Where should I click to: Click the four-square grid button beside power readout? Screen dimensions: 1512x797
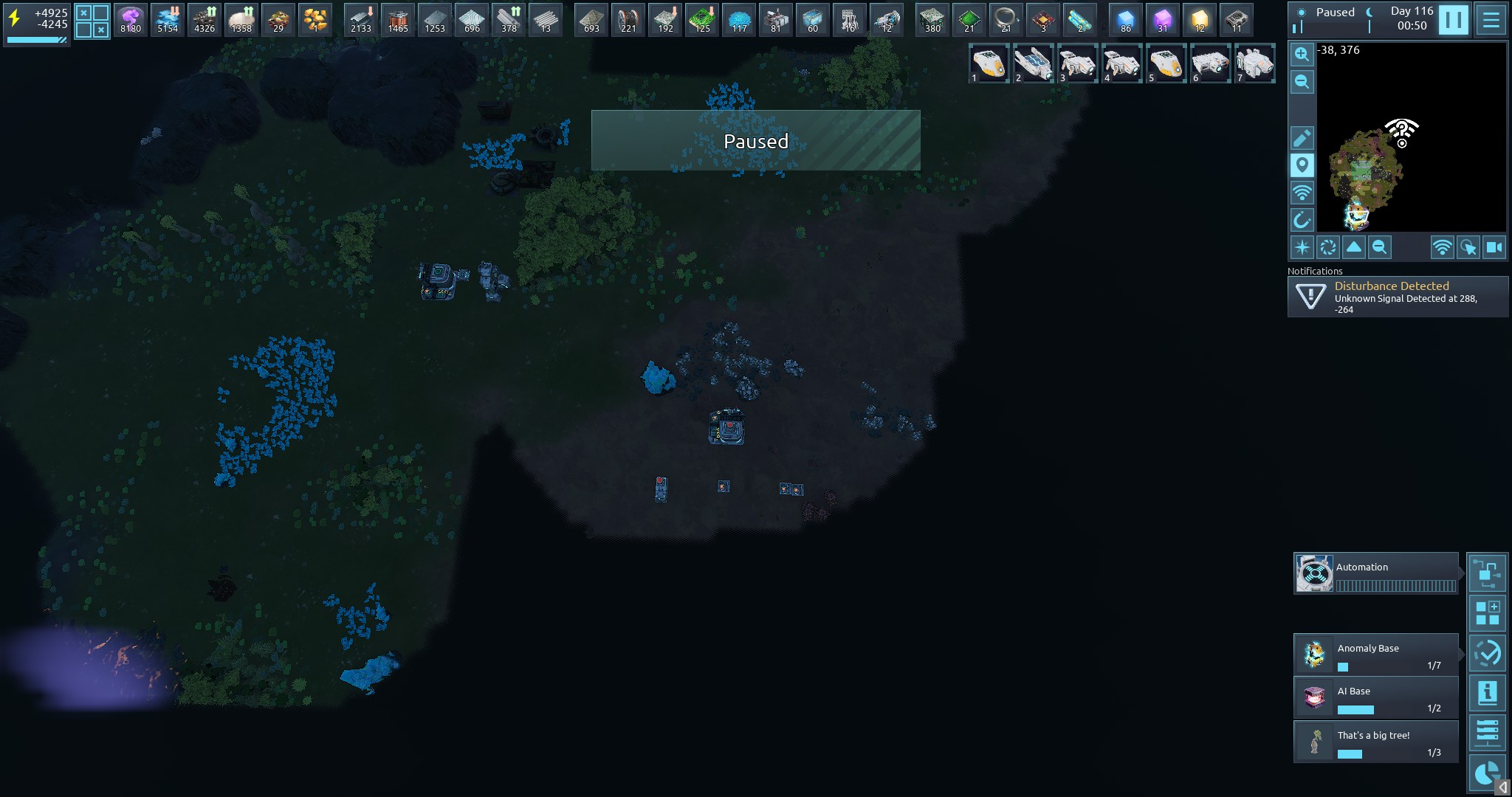[x=92, y=21]
